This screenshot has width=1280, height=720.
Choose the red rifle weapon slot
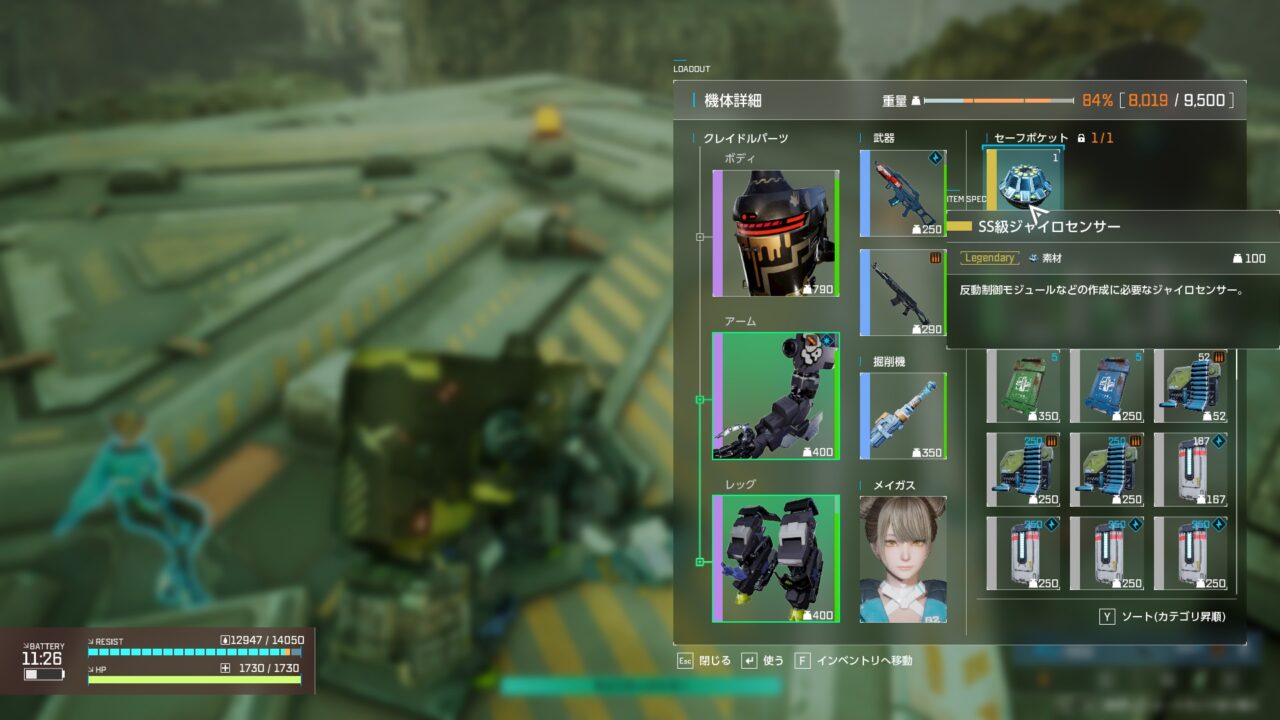[903, 194]
